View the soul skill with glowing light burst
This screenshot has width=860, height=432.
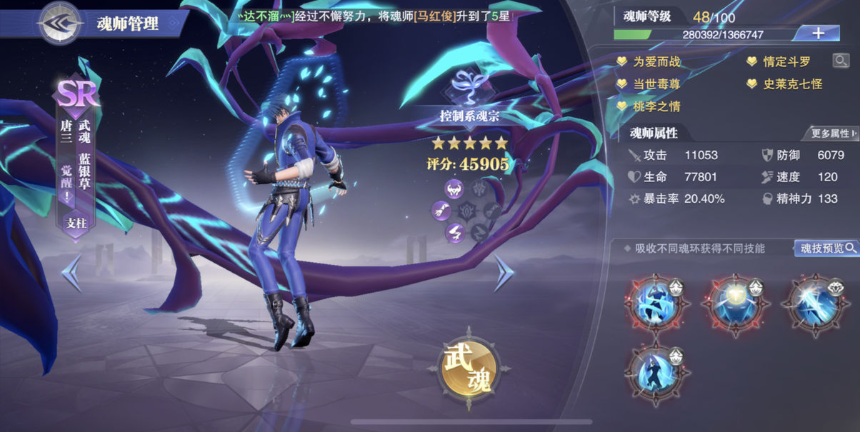738,300
